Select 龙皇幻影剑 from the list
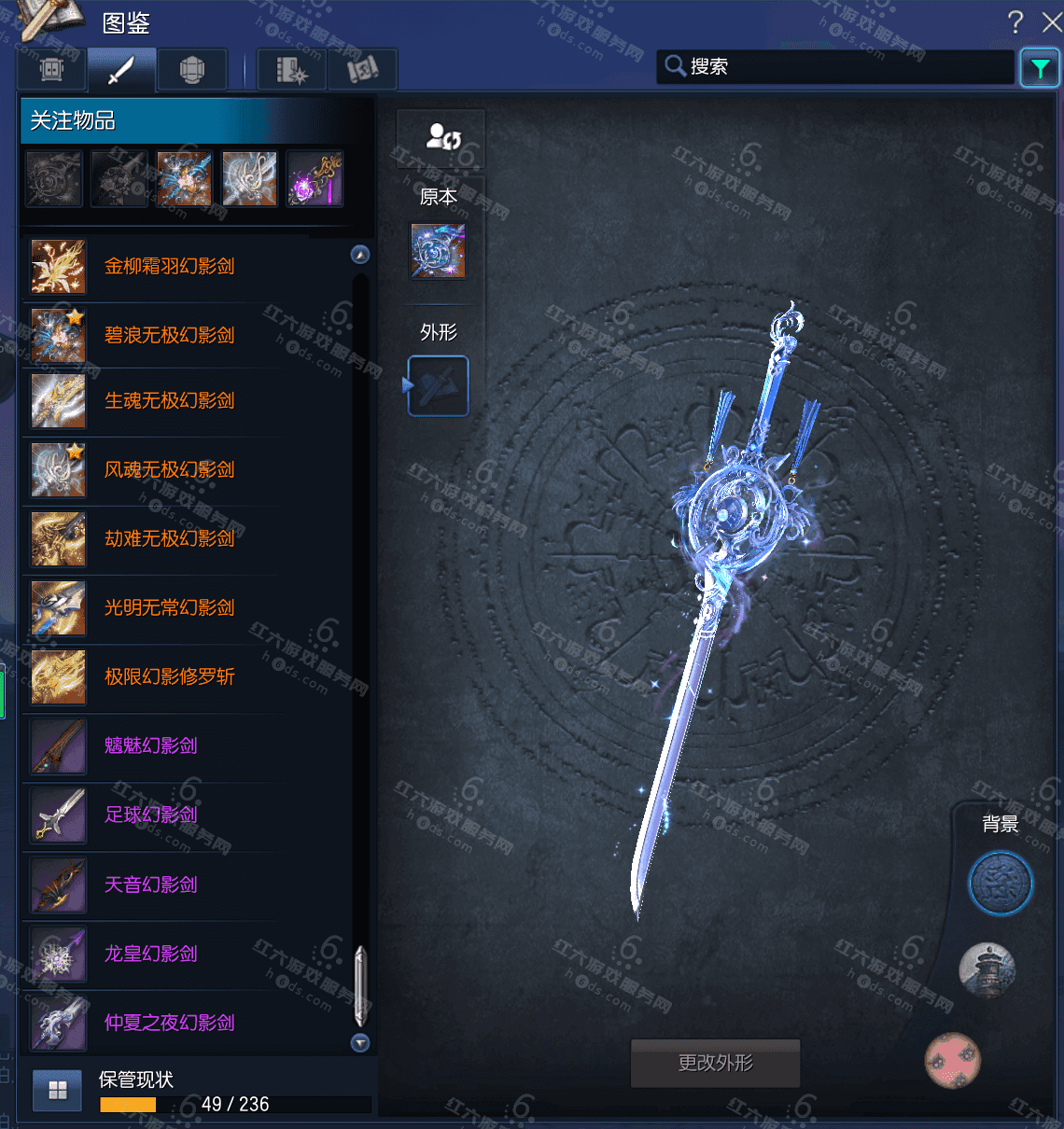Image resolution: width=1064 pixels, height=1129 pixels. point(150,954)
